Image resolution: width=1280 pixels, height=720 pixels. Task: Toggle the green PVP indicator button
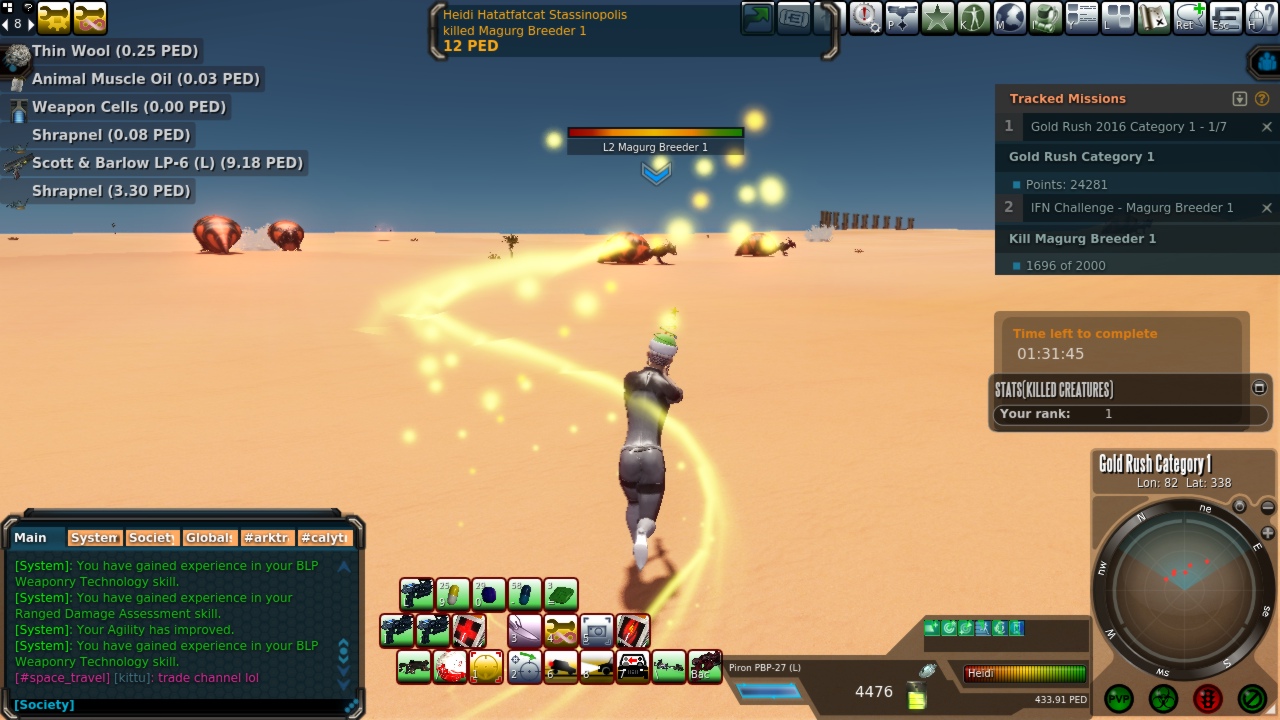1119,698
